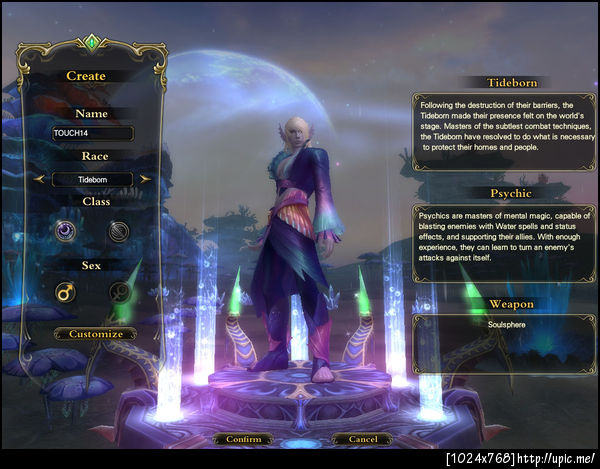The height and width of the screenshot is (469, 600).
Task: Cancel character creation
Action: point(362,439)
